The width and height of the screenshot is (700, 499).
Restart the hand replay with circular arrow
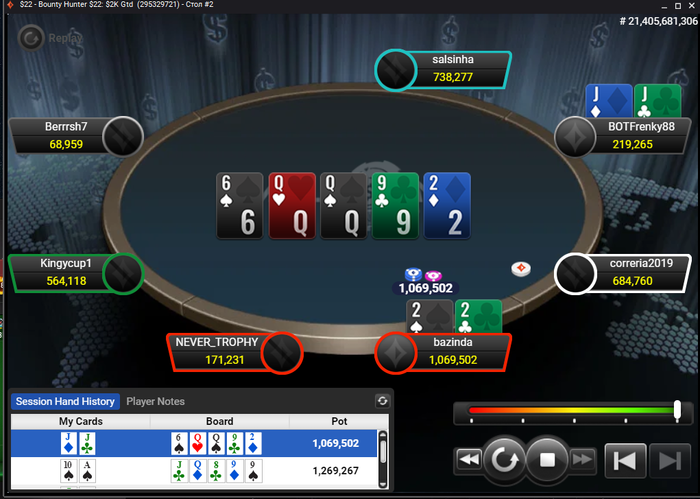click(x=504, y=460)
